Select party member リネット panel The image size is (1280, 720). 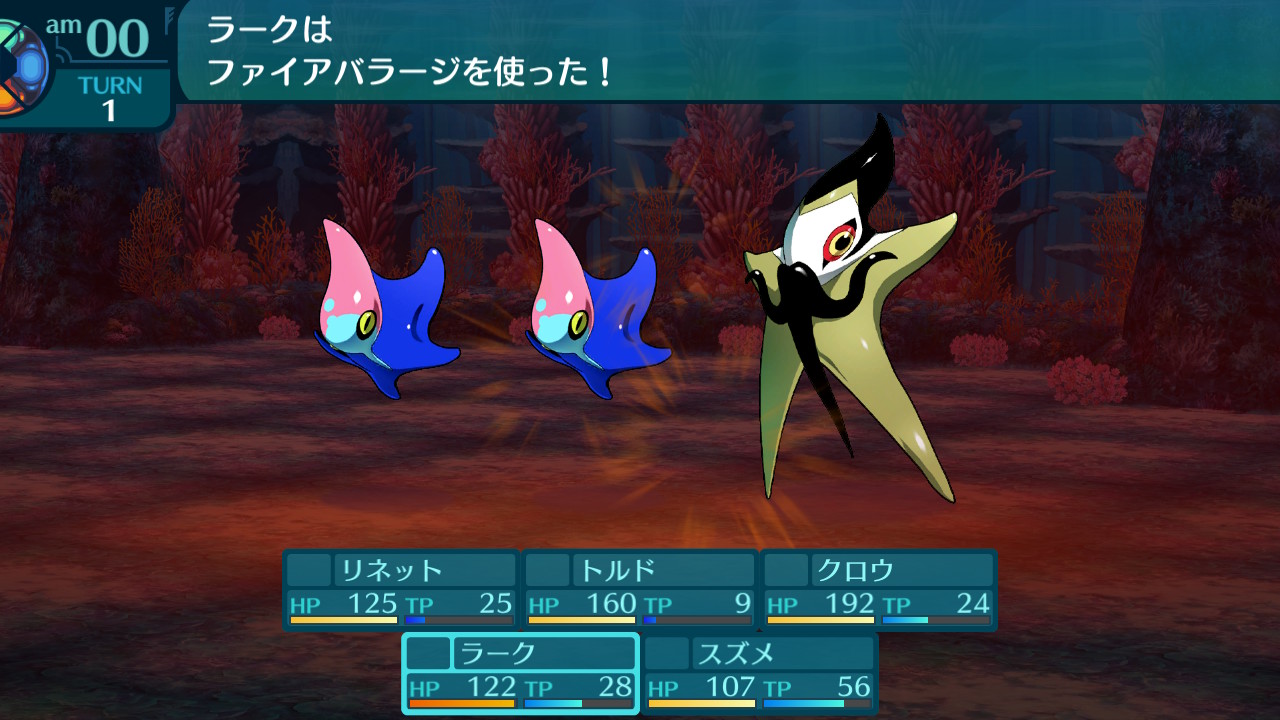point(400,589)
